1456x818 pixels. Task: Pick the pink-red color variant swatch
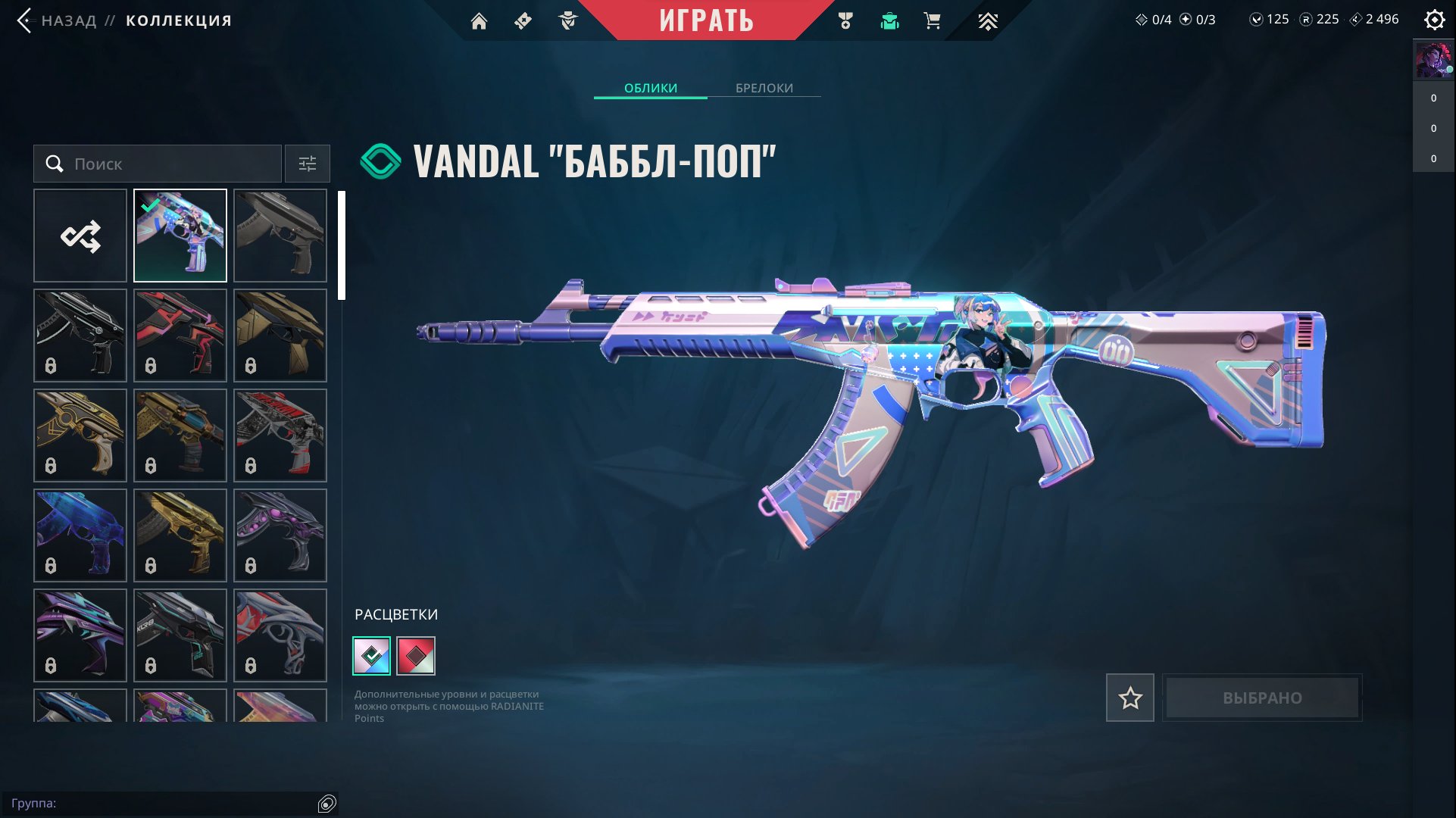[x=416, y=656]
